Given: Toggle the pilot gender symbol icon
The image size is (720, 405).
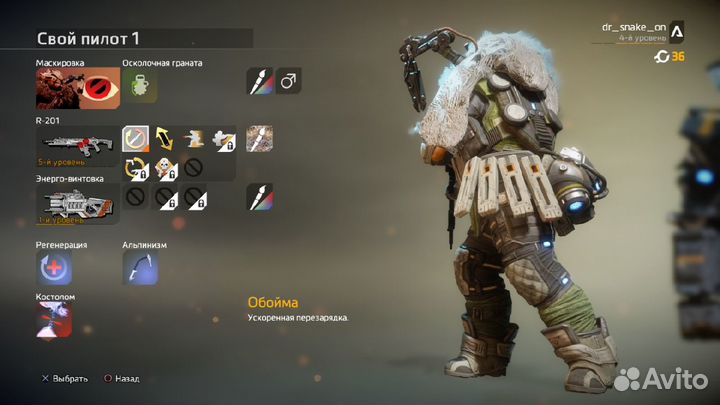Looking at the screenshot, I should [287, 82].
